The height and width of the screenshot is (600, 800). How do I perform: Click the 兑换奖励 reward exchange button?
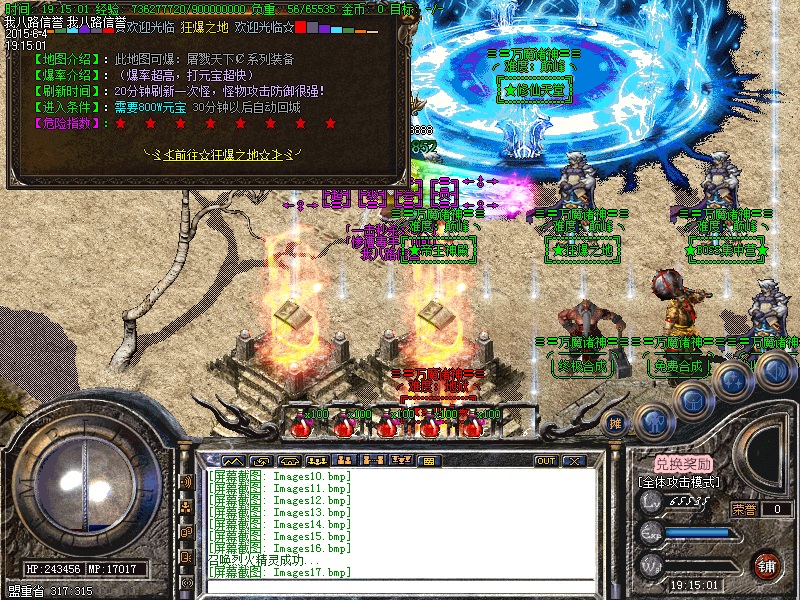pos(683,464)
